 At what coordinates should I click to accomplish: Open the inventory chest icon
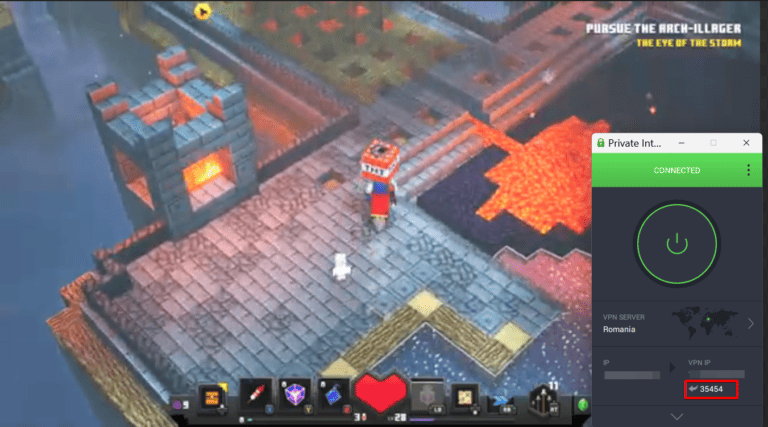point(211,397)
